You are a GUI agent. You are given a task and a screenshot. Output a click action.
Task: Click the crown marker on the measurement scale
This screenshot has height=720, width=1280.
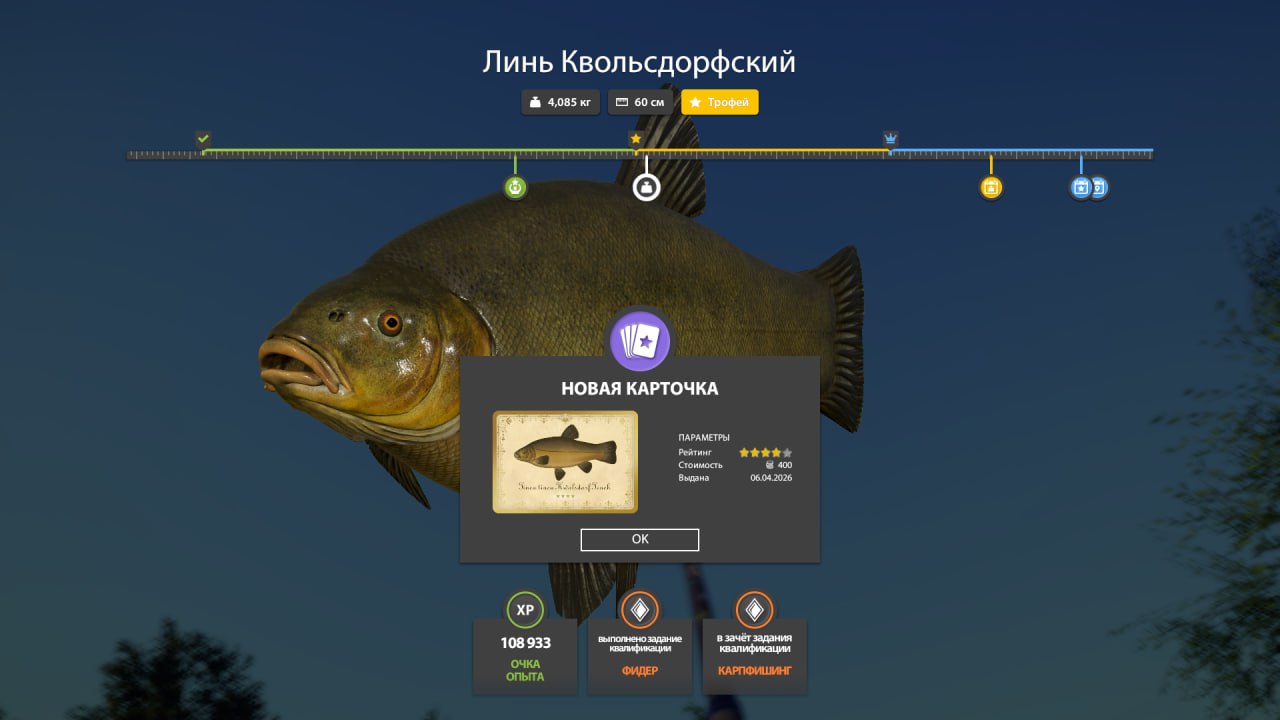click(x=889, y=136)
